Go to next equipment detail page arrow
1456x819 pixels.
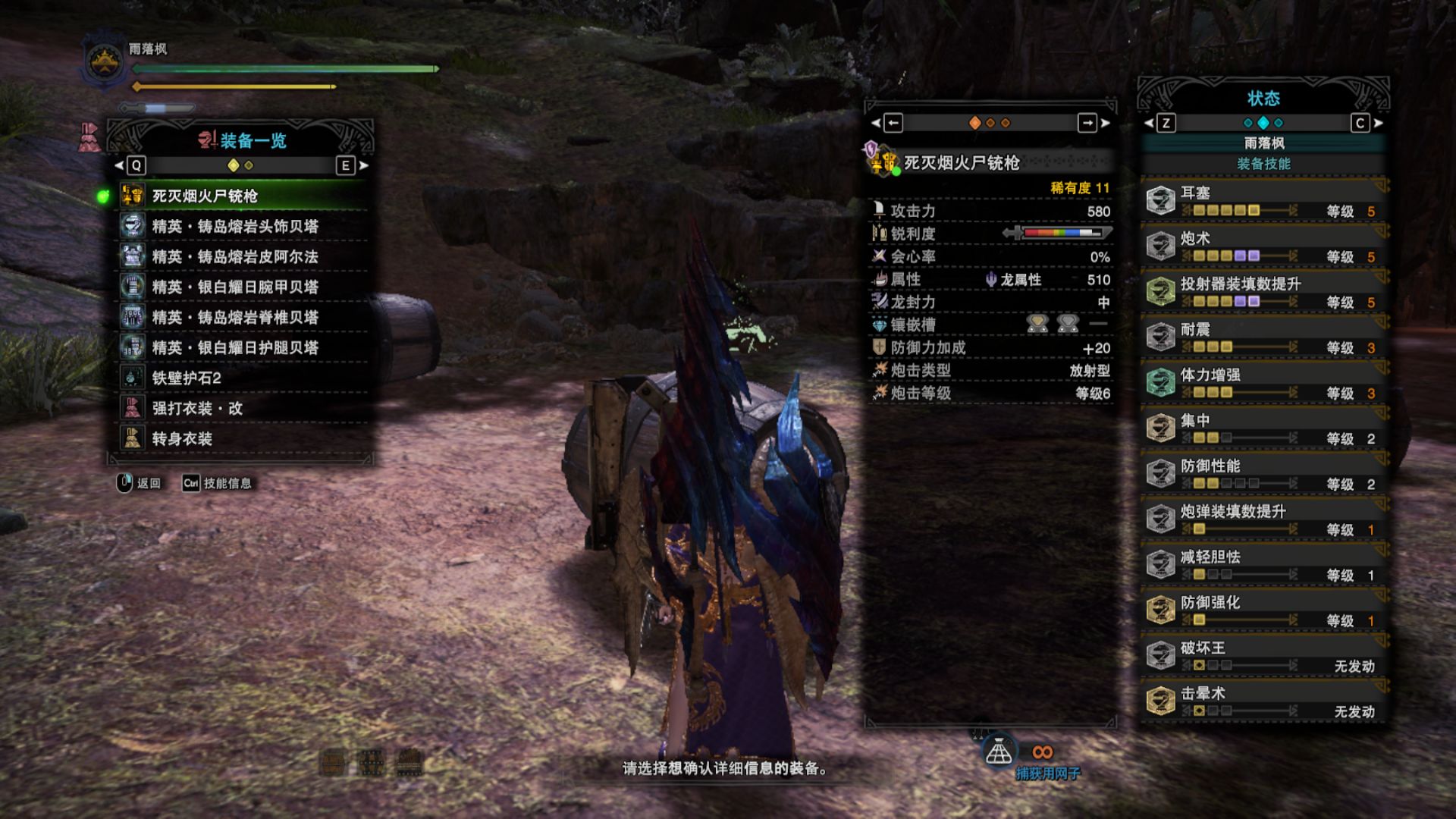1088,123
